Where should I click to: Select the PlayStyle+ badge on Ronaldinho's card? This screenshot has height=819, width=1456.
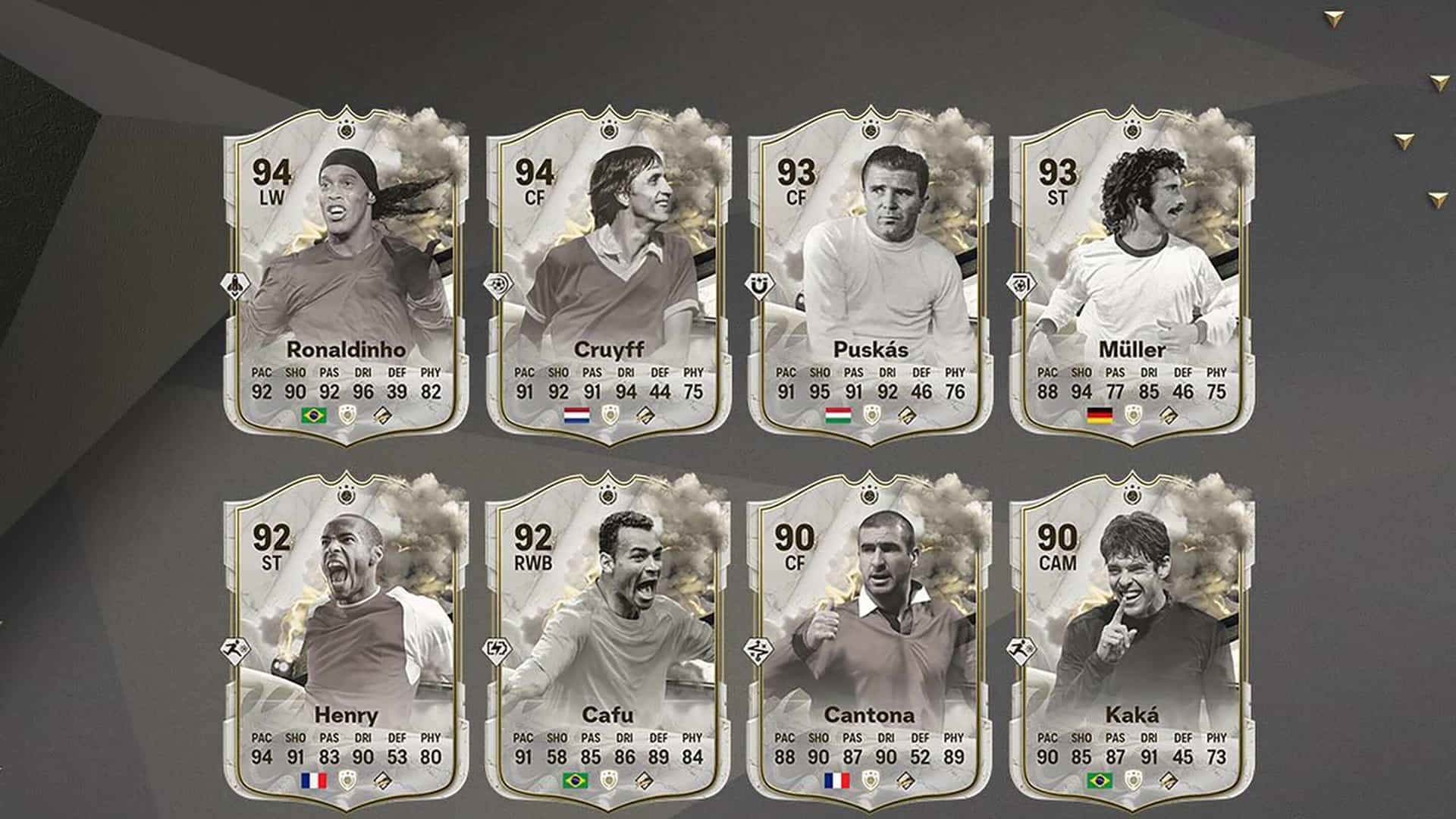pos(237,286)
